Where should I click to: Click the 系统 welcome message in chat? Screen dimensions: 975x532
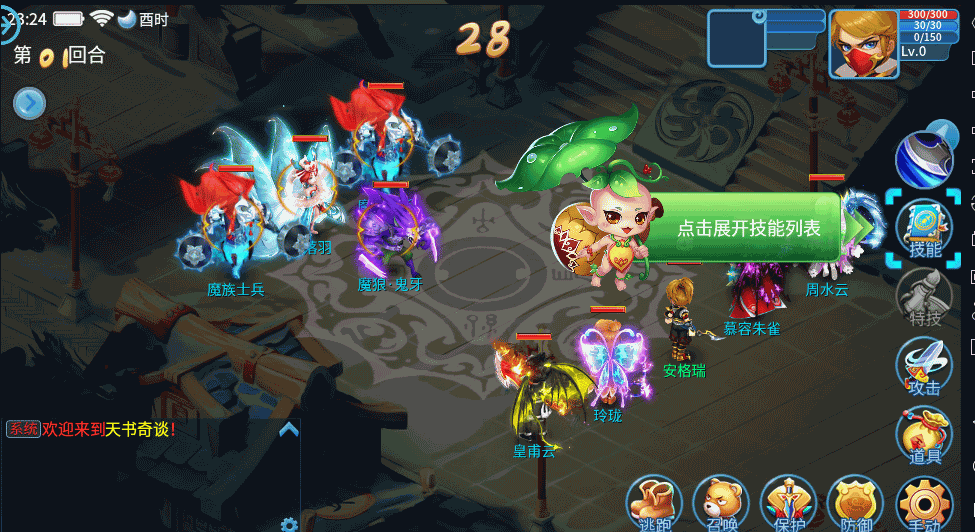tap(92, 429)
